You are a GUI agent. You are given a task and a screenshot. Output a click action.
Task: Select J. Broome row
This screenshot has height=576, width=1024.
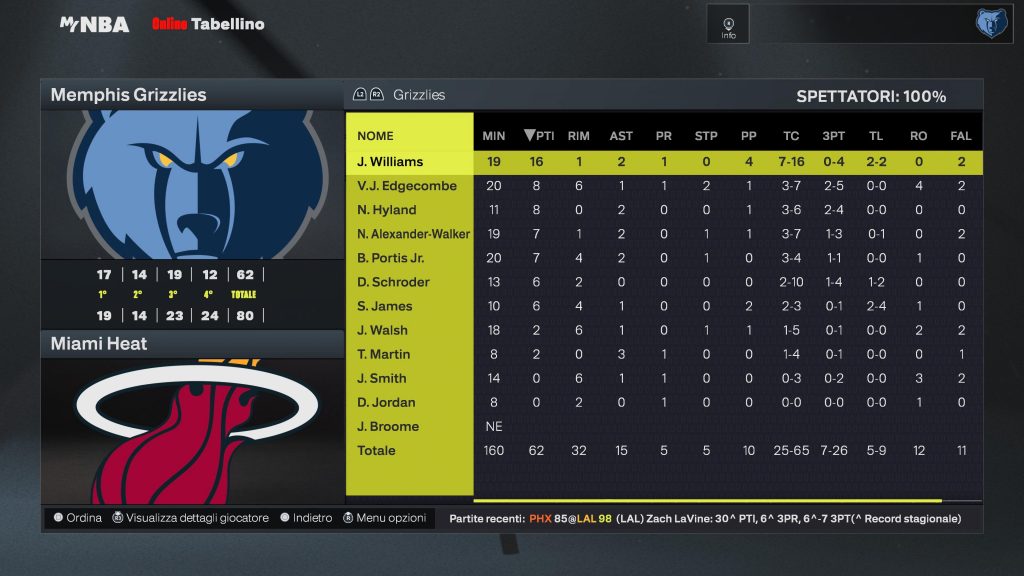click(388, 426)
